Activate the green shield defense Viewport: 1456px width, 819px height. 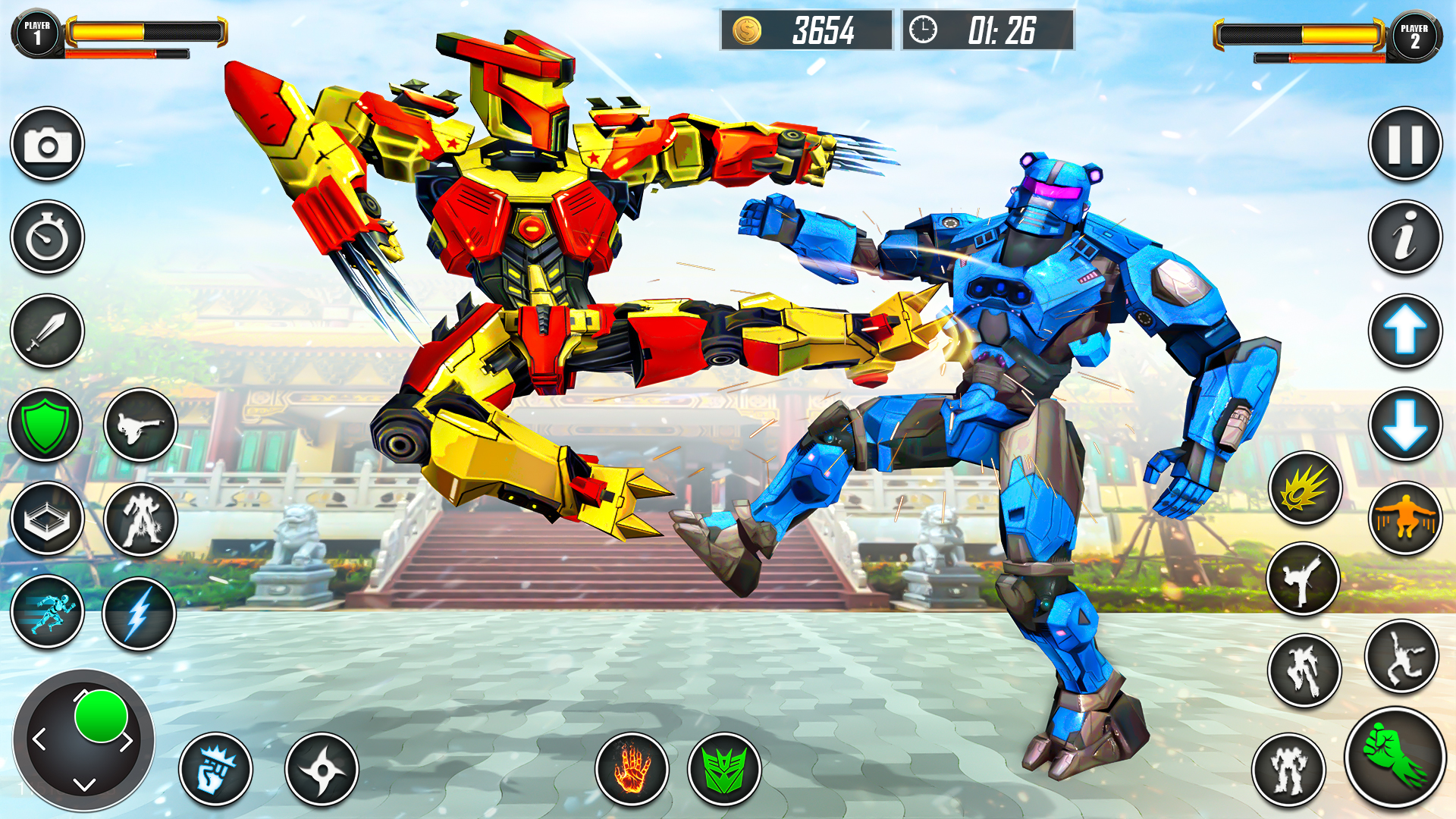click(x=45, y=425)
